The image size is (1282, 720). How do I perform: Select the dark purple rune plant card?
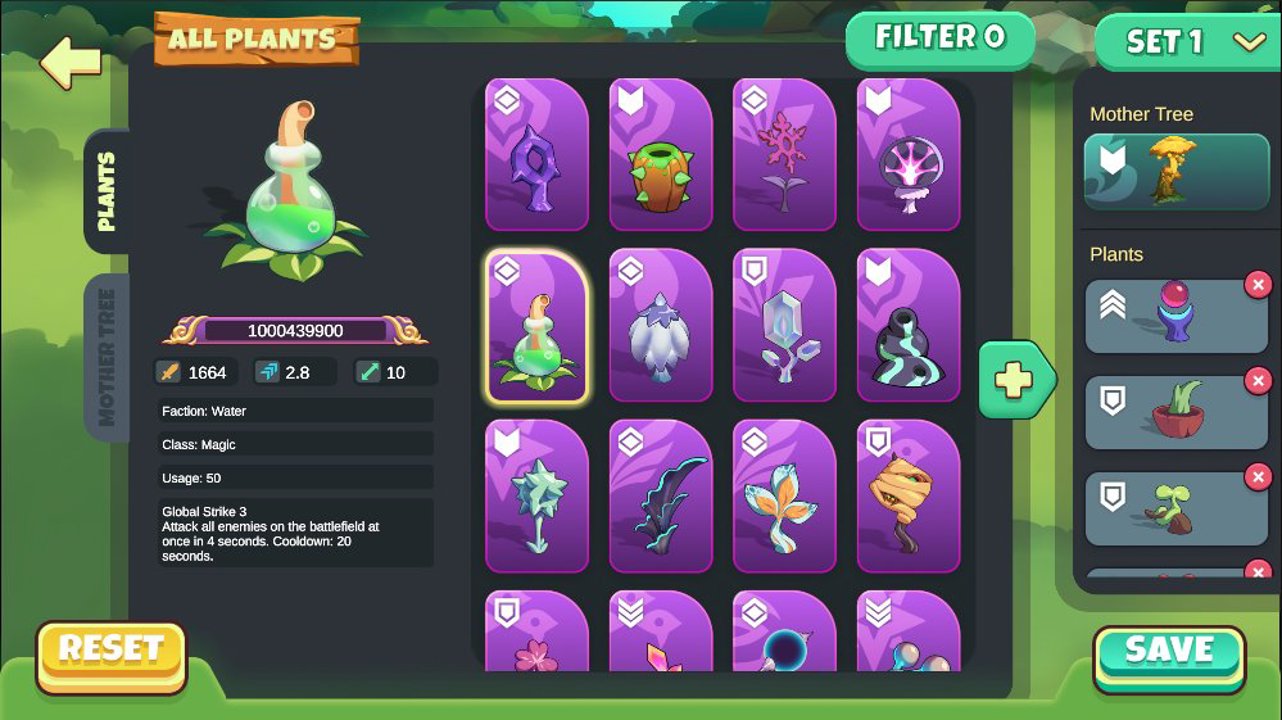click(x=537, y=155)
